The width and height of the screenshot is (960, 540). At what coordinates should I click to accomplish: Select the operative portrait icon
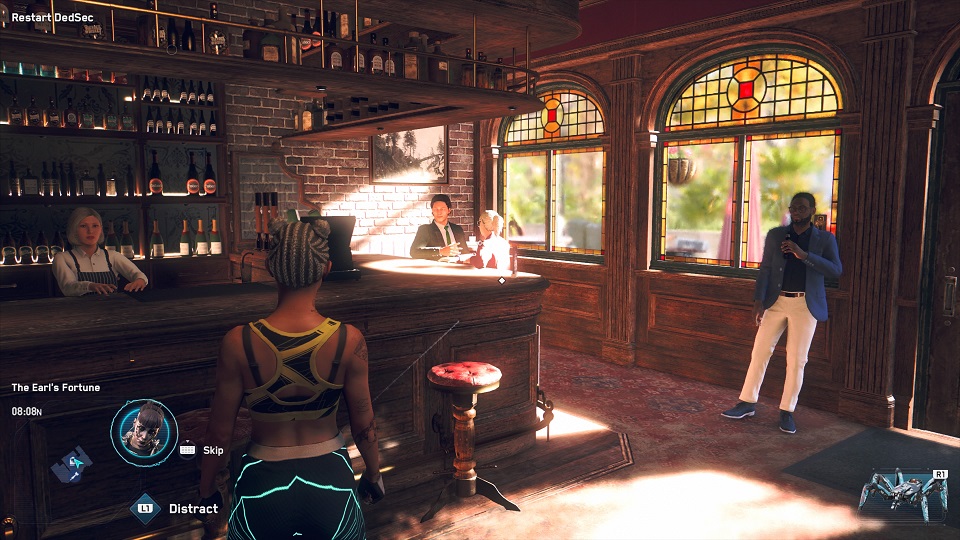click(x=144, y=432)
